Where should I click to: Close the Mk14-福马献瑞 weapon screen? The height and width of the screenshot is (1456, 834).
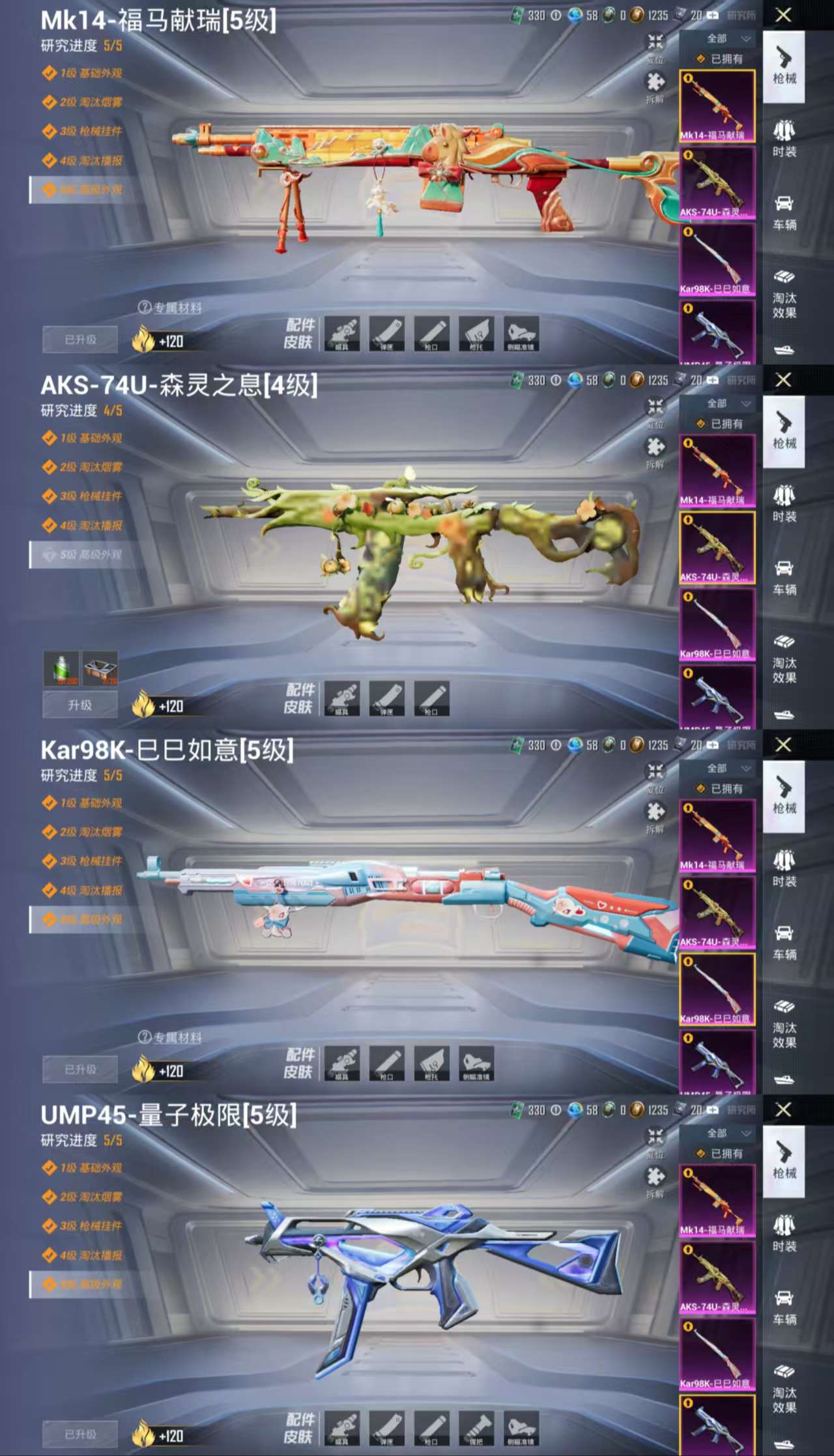click(783, 15)
